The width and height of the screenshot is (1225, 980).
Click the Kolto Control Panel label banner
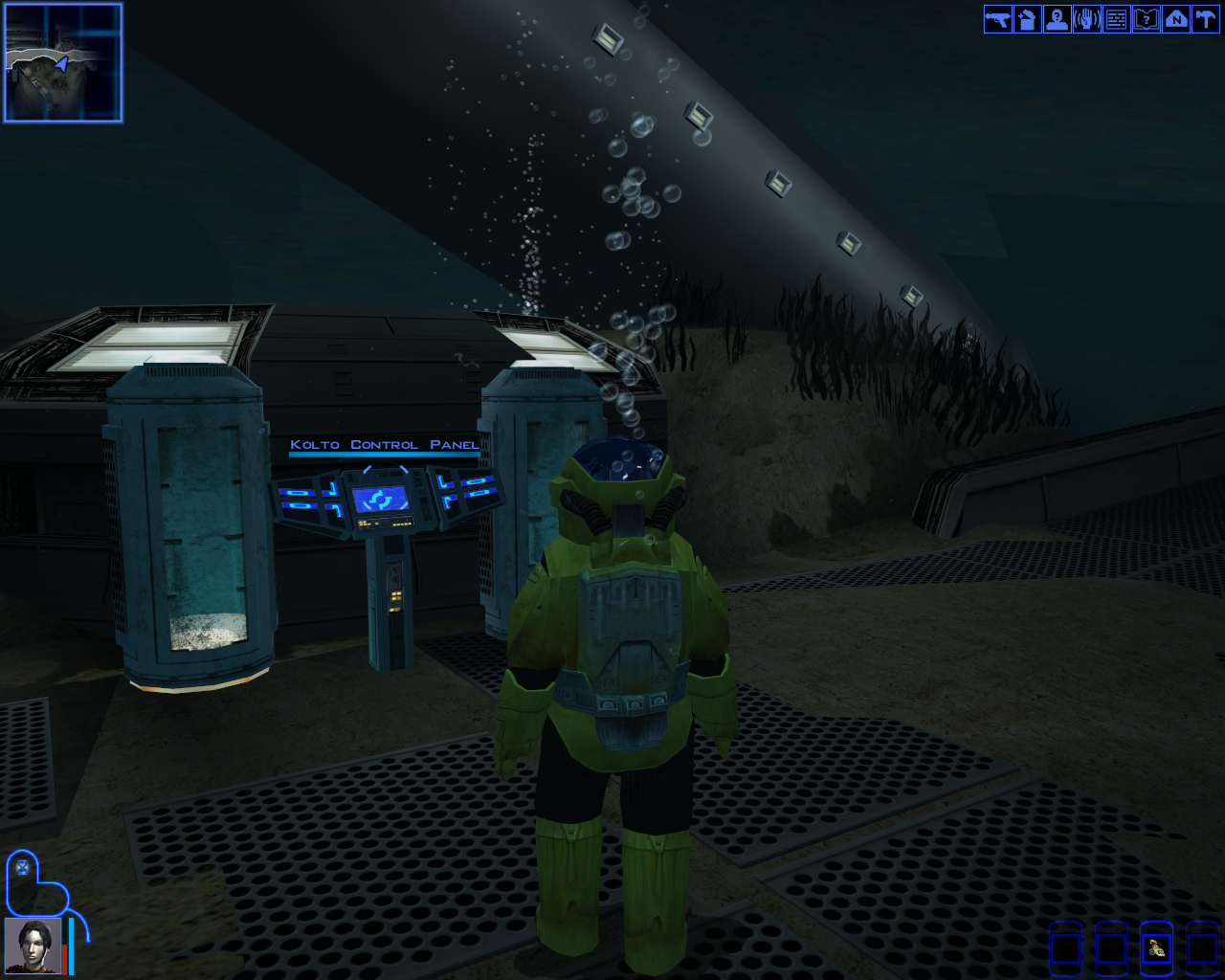383,444
